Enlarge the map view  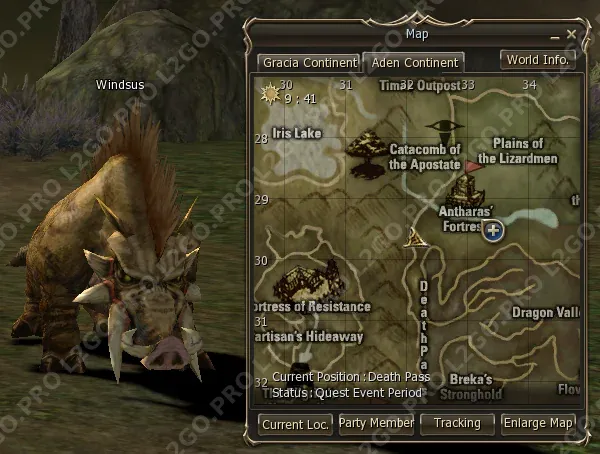(x=538, y=423)
